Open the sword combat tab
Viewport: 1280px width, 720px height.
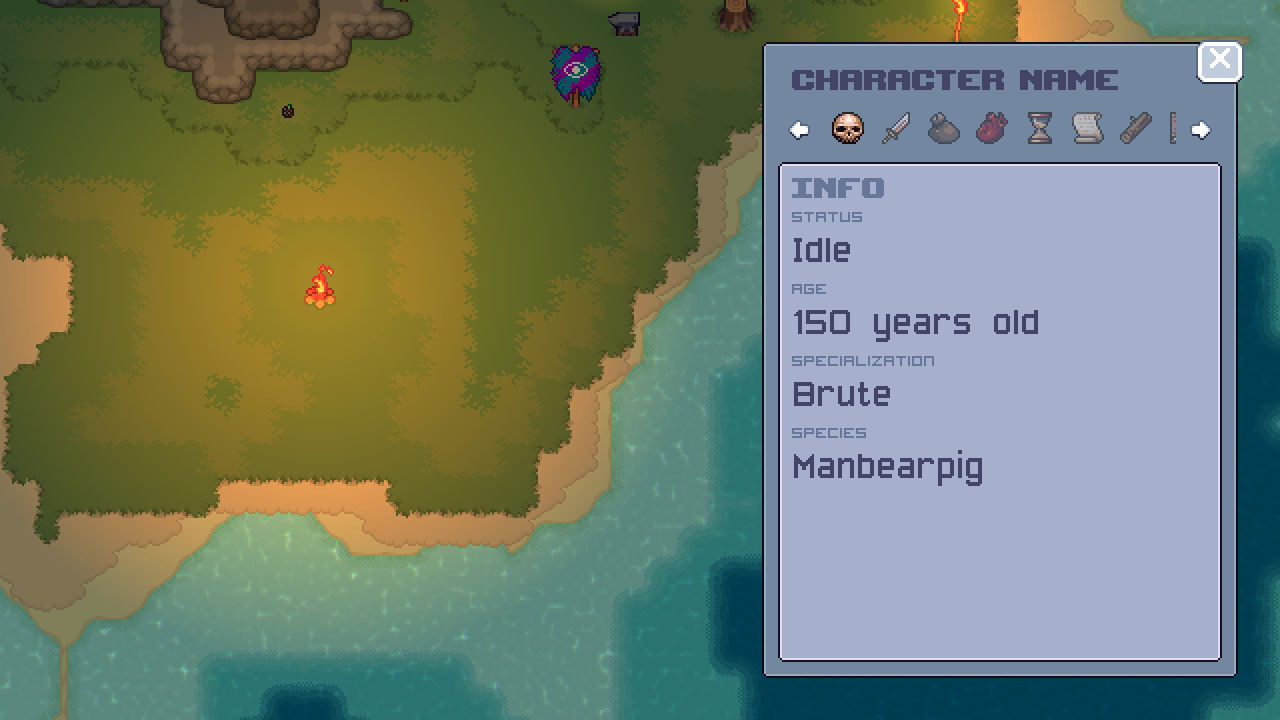(x=895, y=130)
